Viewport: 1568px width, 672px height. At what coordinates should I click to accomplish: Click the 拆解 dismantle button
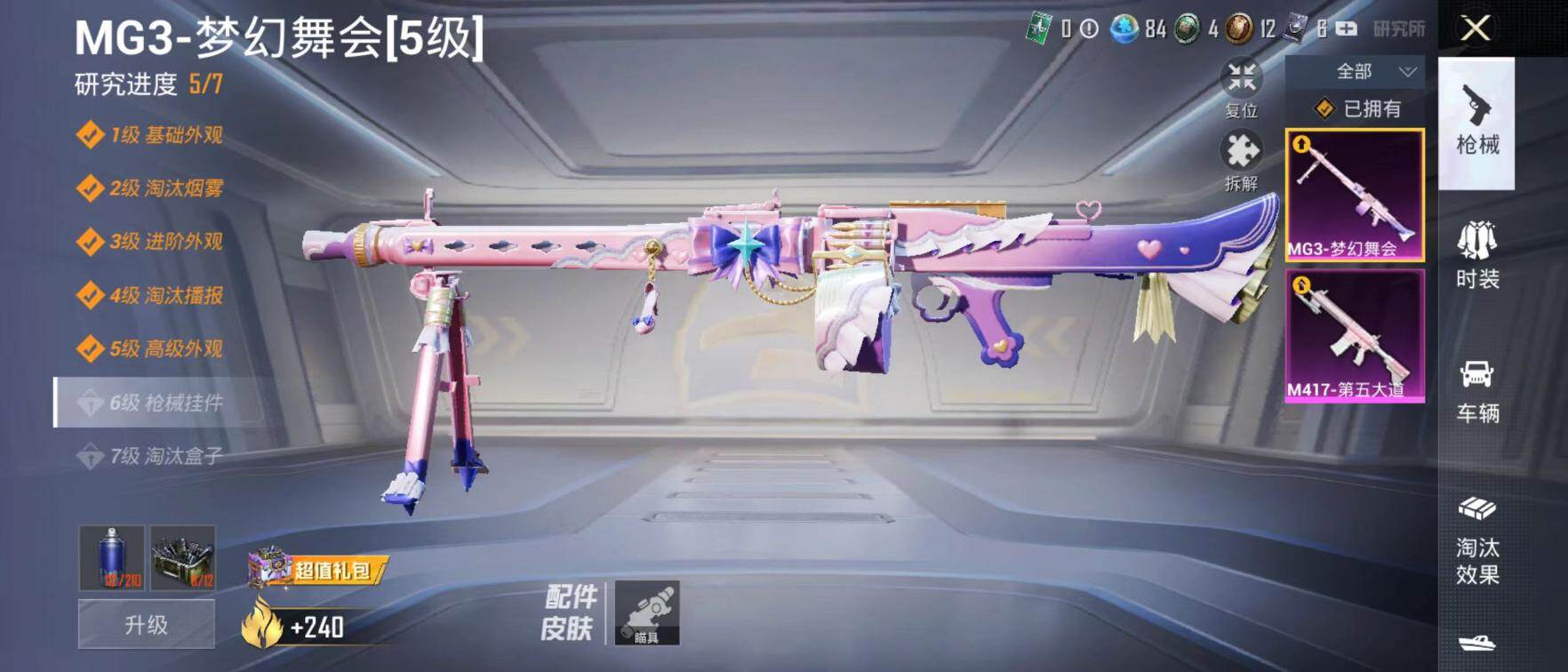click(x=1241, y=160)
